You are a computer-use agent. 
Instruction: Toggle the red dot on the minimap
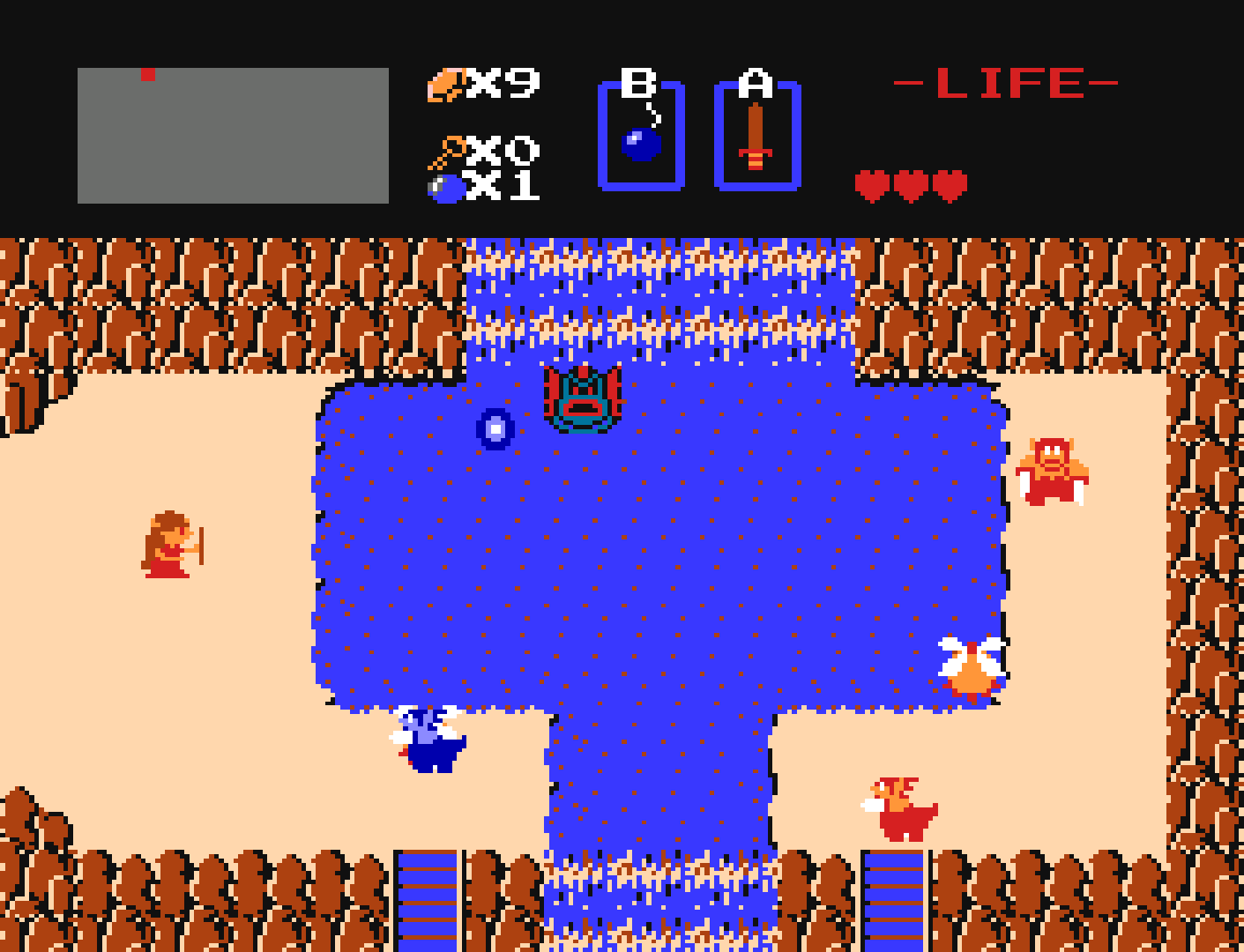tap(146, 76)
